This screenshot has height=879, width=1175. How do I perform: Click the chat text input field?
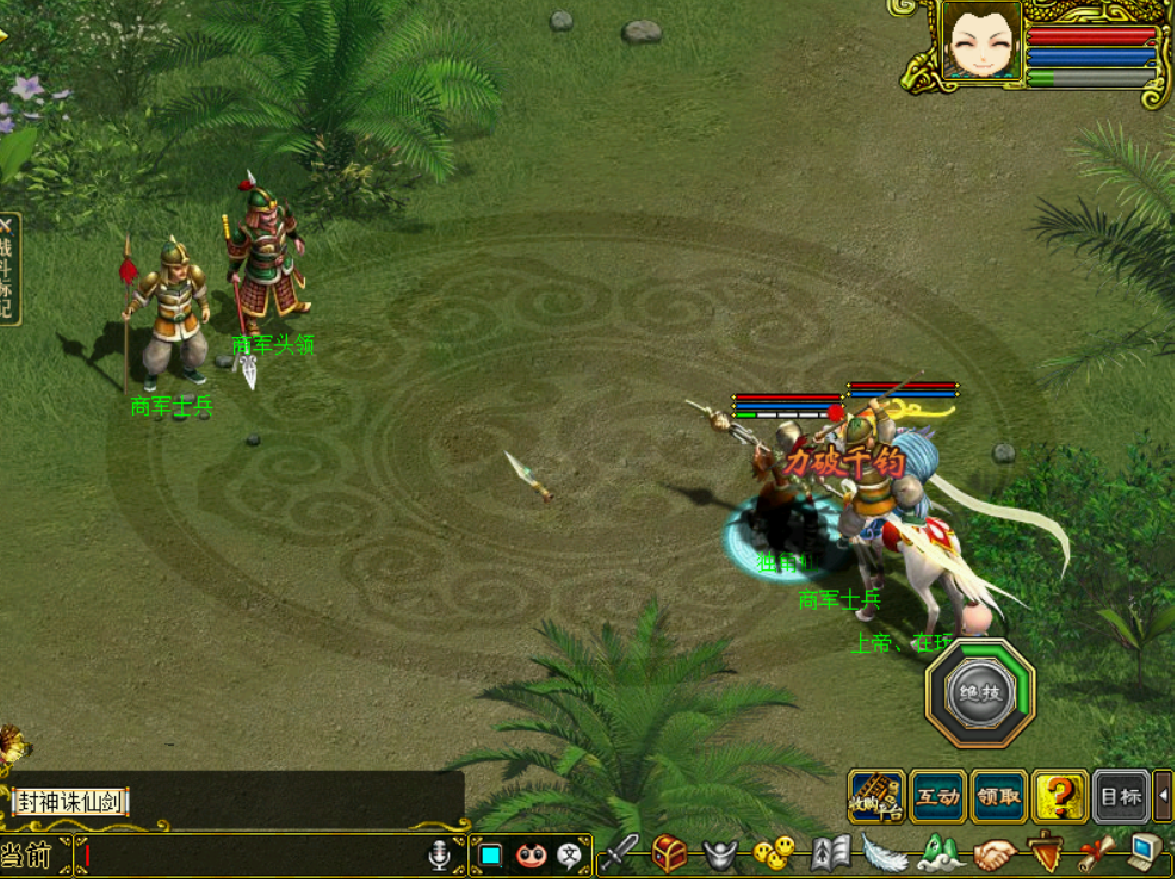coord(250,856)
